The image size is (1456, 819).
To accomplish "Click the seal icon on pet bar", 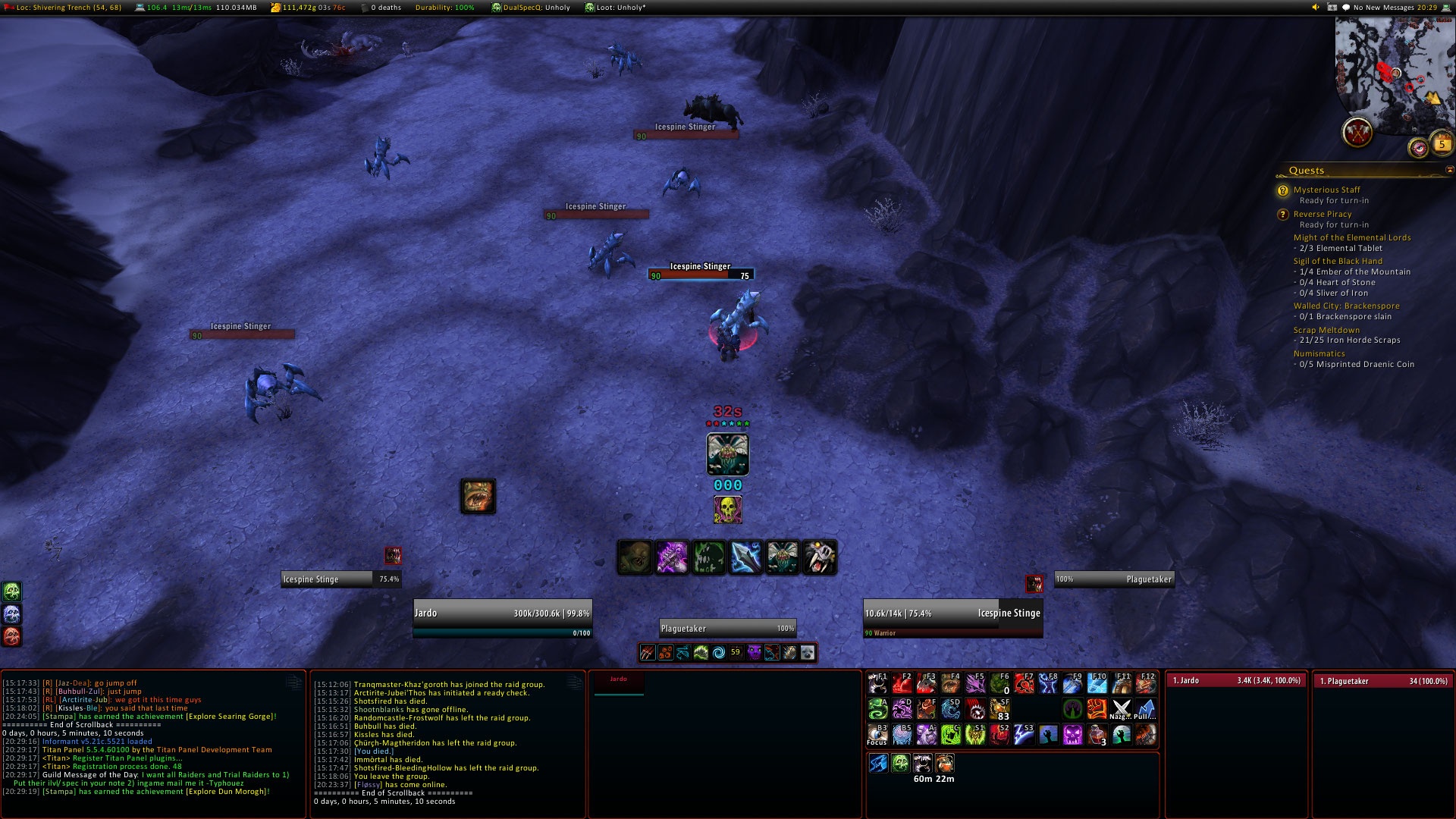I will coord(808,652).
